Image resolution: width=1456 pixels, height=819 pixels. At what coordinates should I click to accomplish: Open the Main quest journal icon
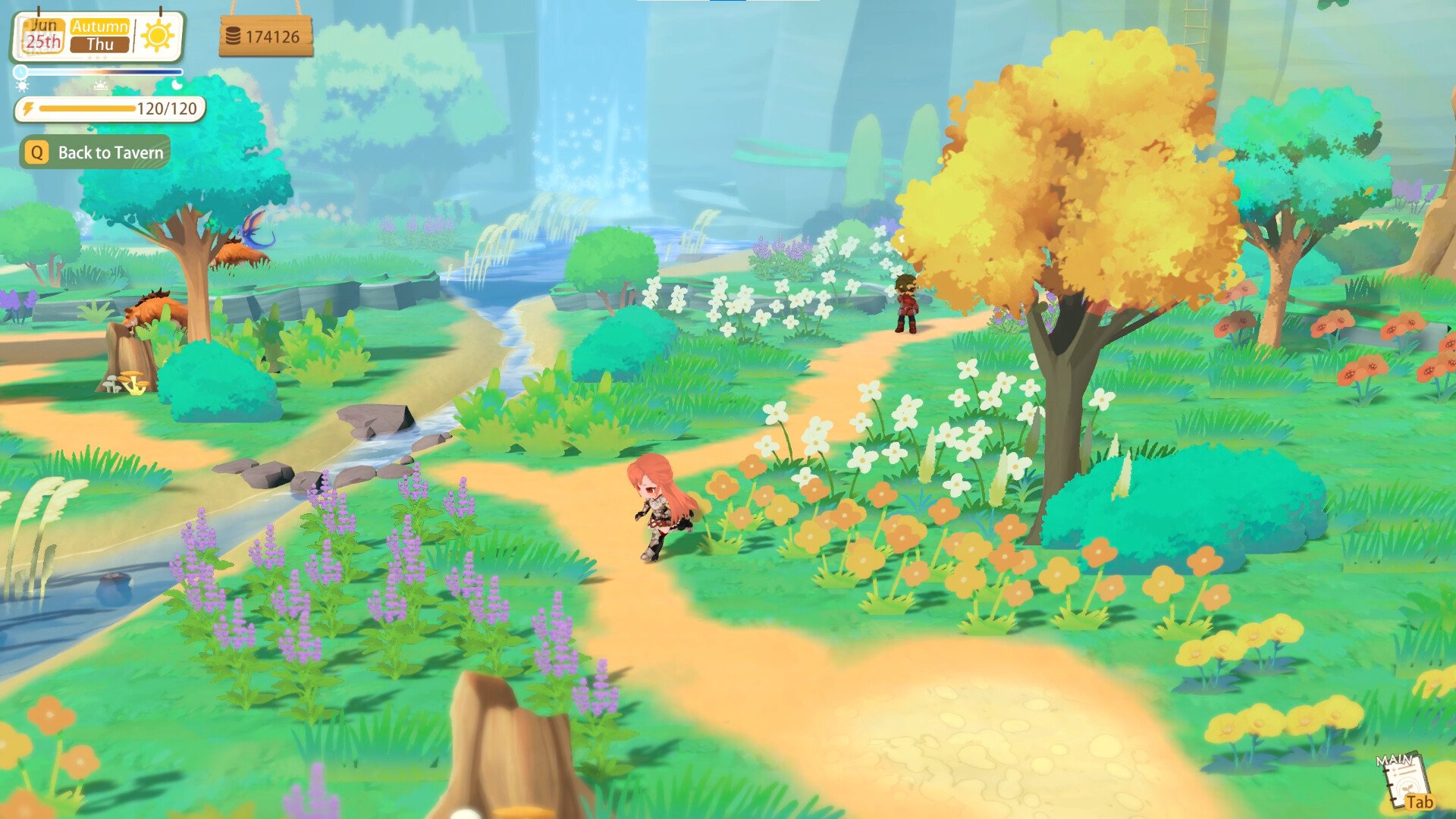[x=1404, y=781]
